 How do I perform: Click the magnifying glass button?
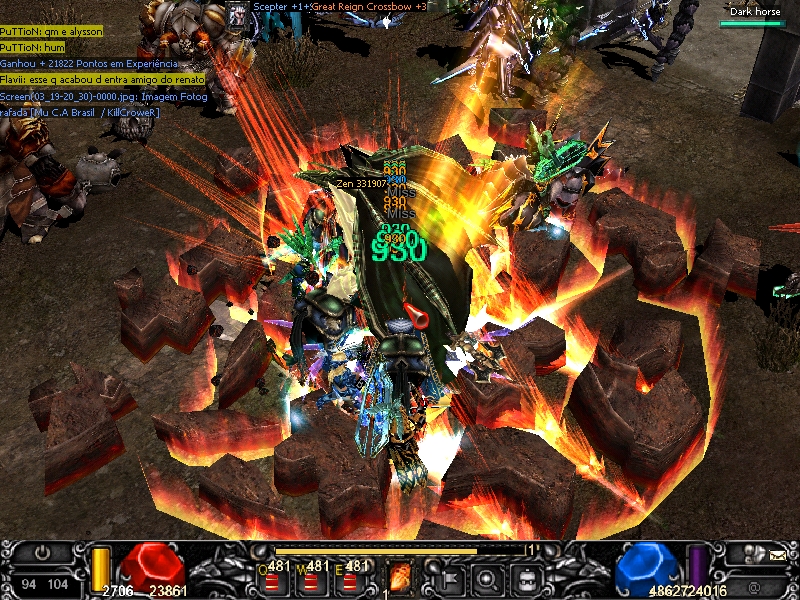click(486, 577)
